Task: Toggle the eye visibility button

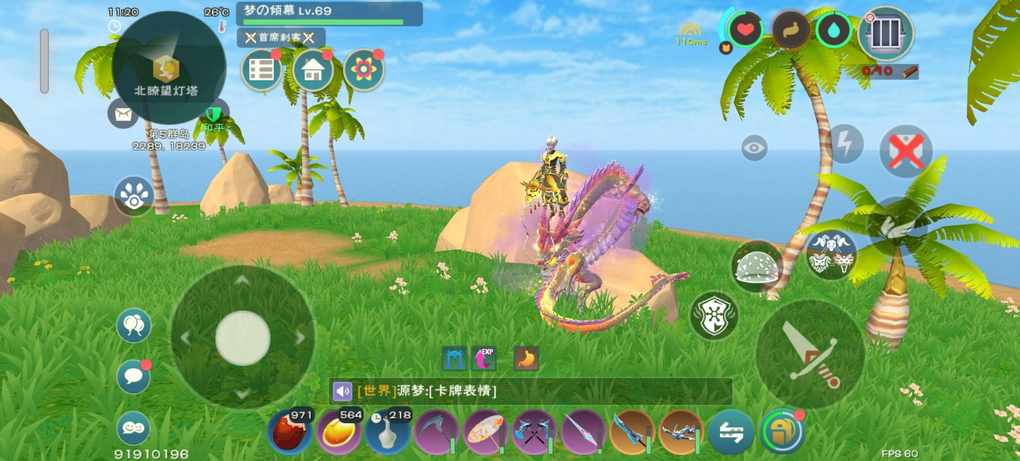Action: 755,148
